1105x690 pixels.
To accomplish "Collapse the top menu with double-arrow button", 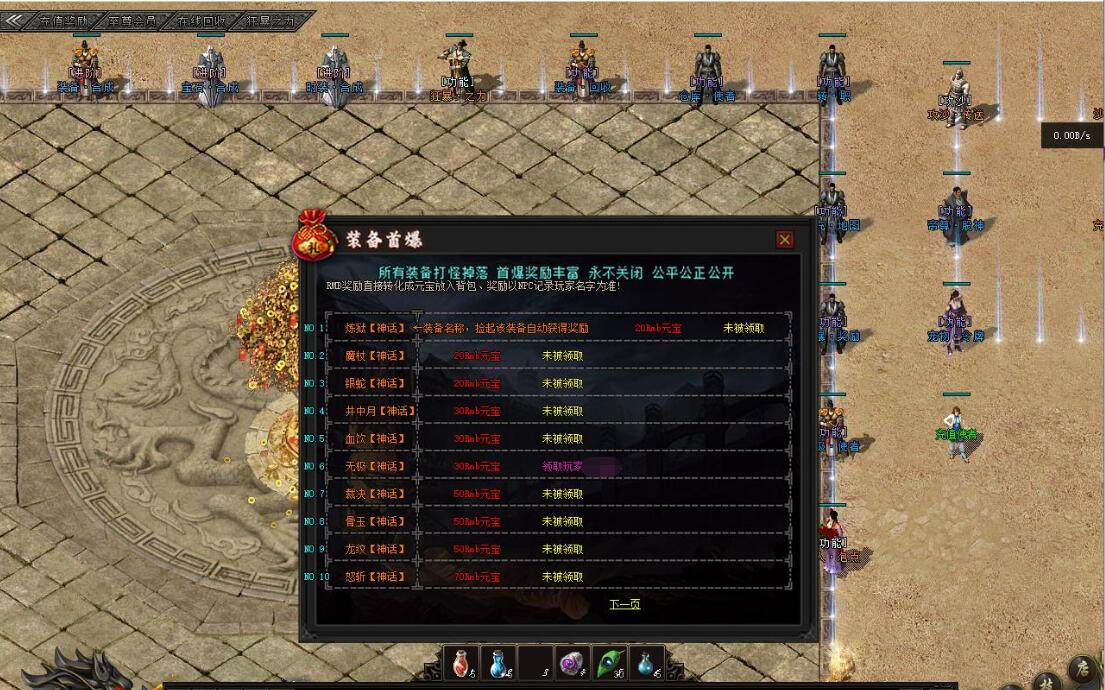I will [13, 20].
